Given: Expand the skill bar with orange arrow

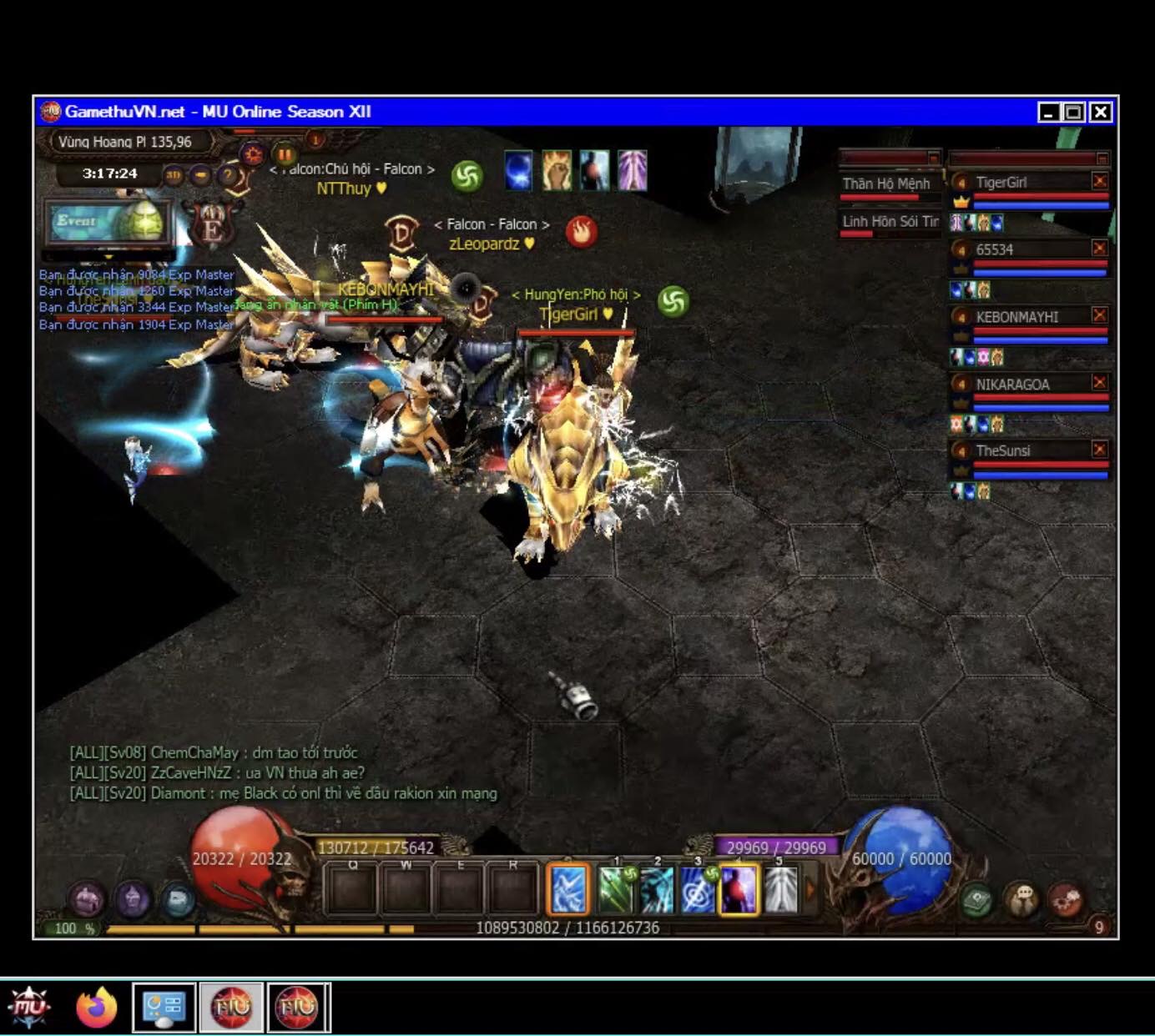Looking at the screenshot, I should pyautogui.click(x=809, y=890).
